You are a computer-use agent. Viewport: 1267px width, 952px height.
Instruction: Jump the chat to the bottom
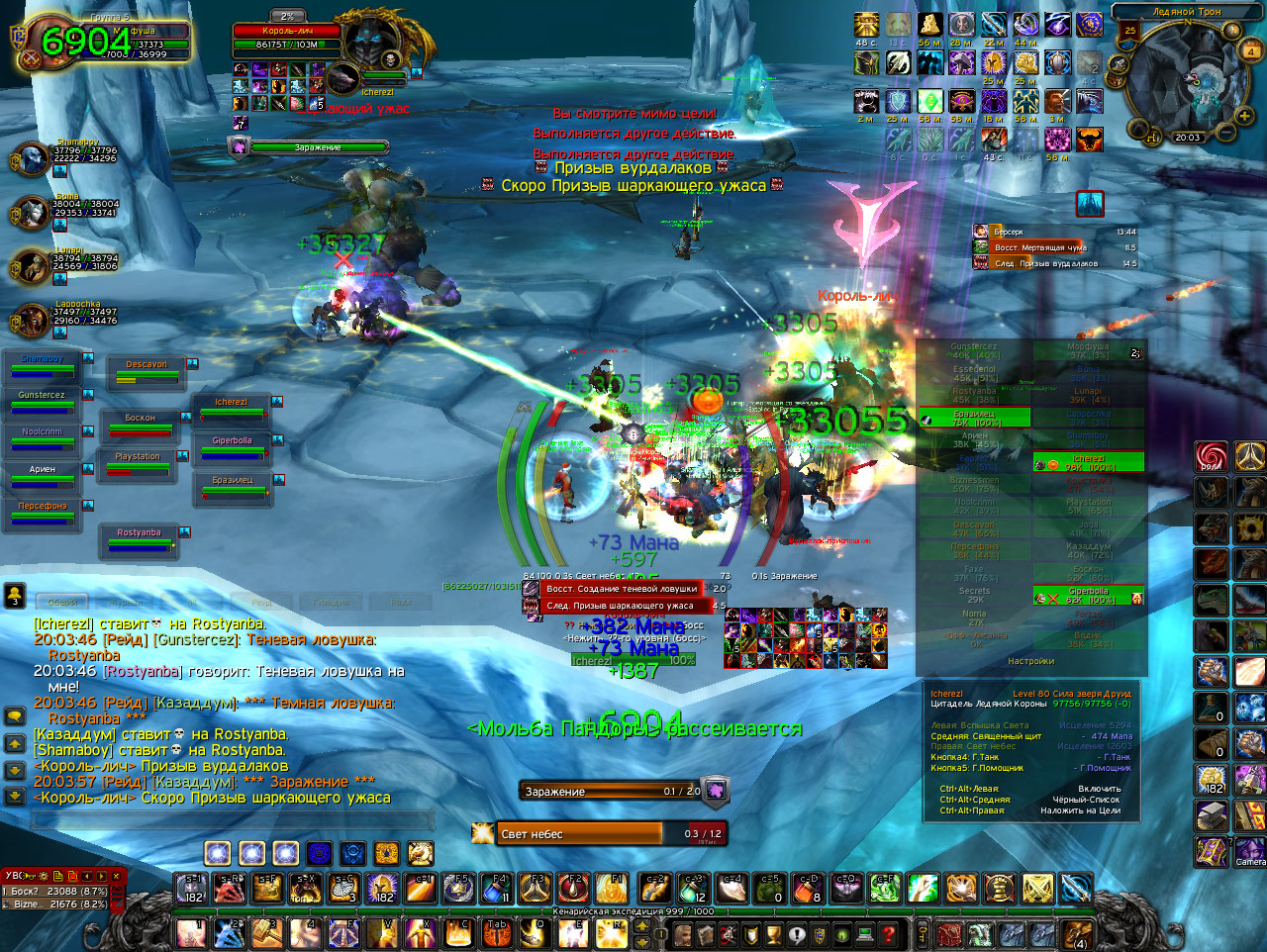(15, 796)
